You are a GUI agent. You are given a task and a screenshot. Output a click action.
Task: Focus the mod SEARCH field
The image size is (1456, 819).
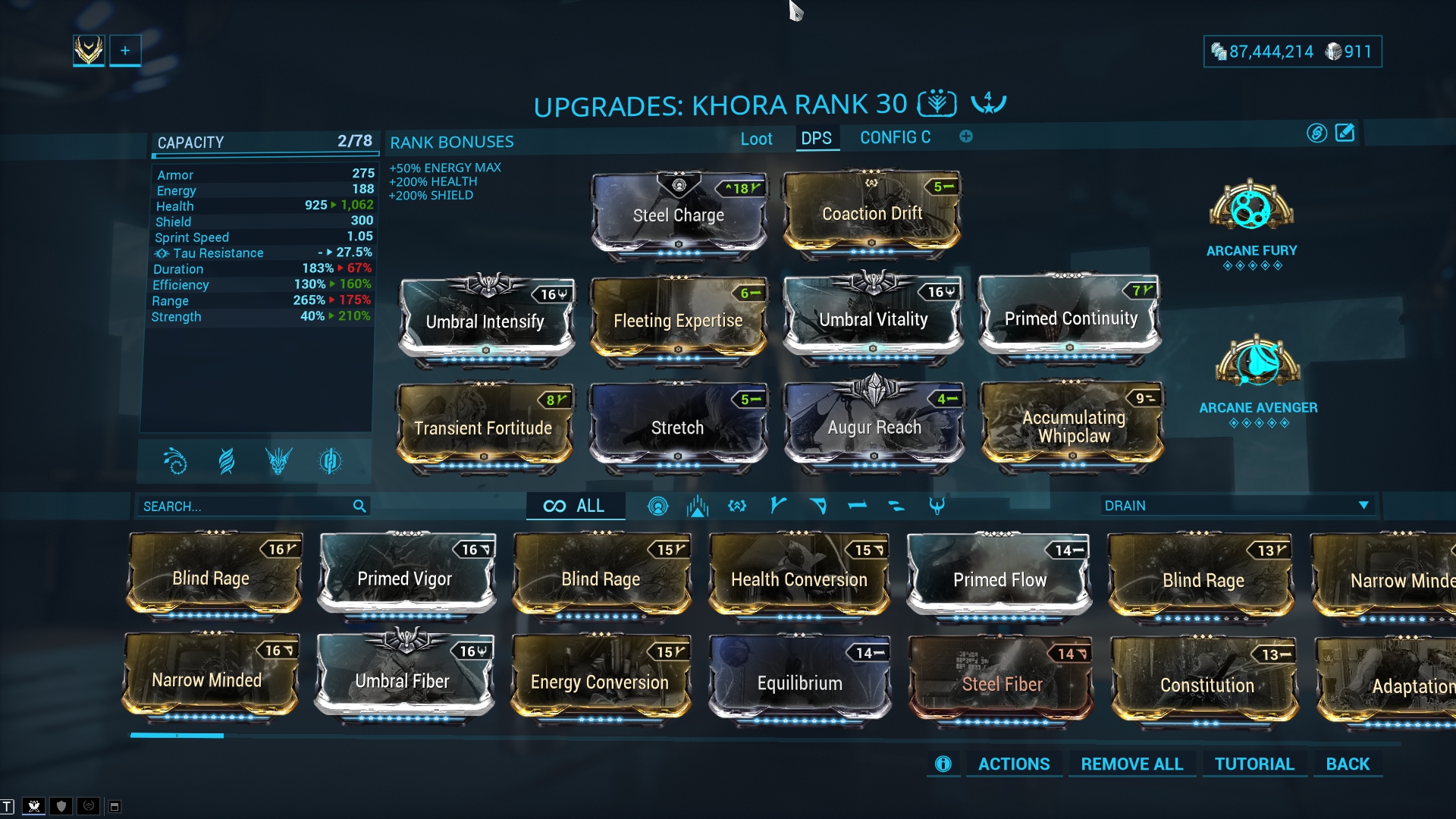(243, 507)
